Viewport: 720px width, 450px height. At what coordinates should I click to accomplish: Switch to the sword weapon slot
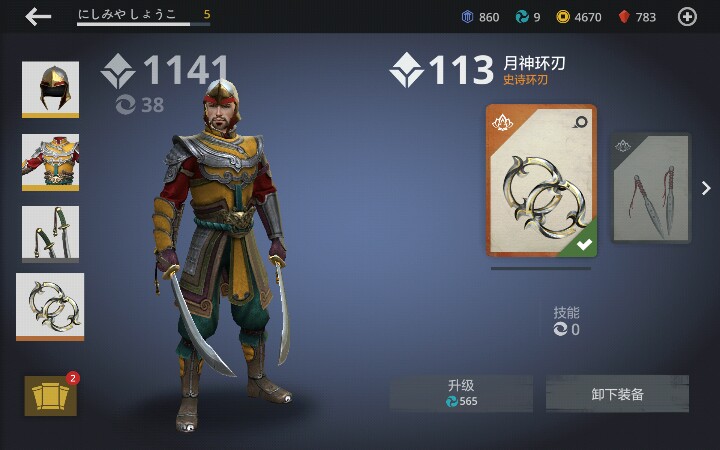[50, 234]
